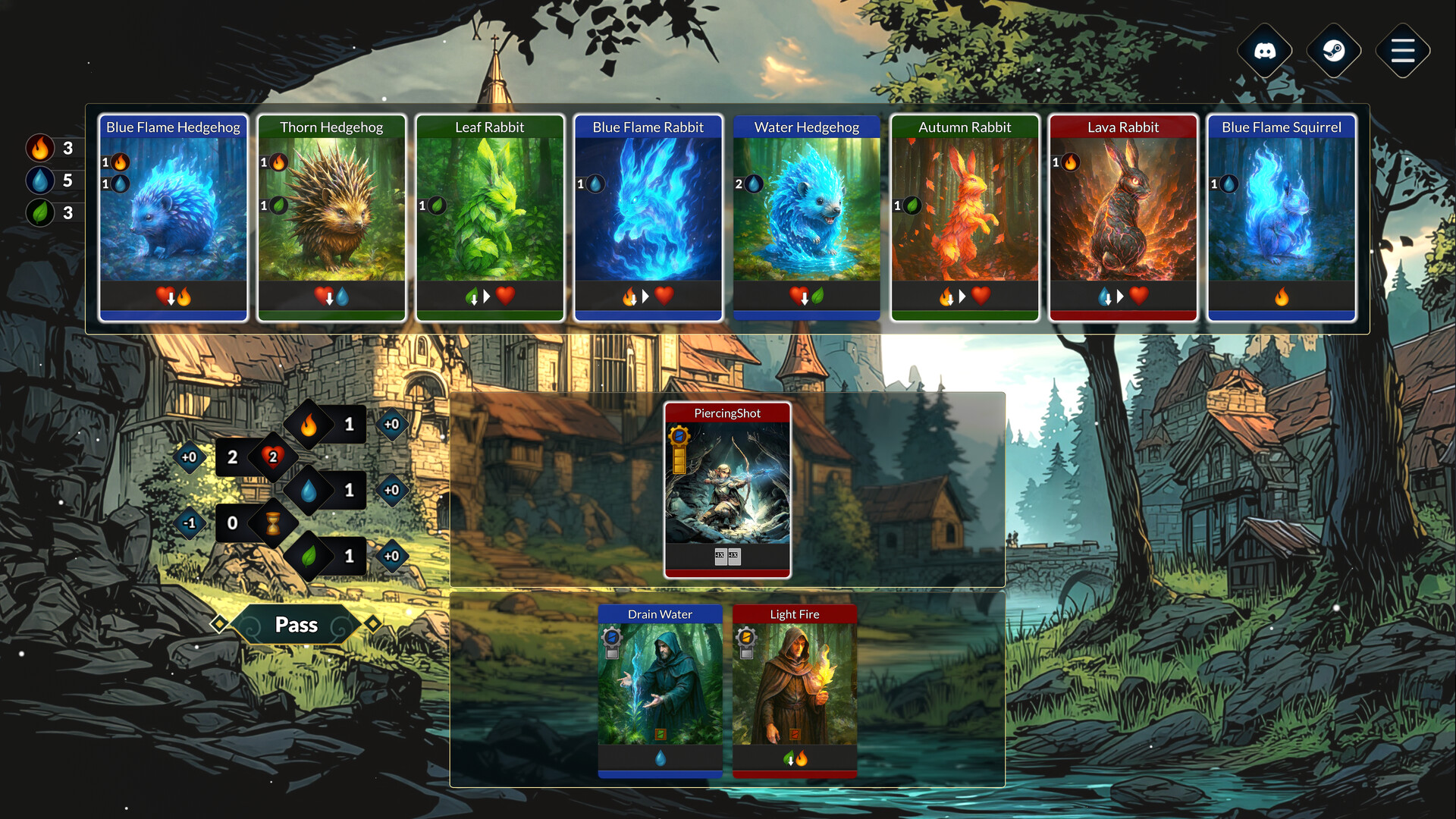Click the leaf energy counter icon

point(41,213)
